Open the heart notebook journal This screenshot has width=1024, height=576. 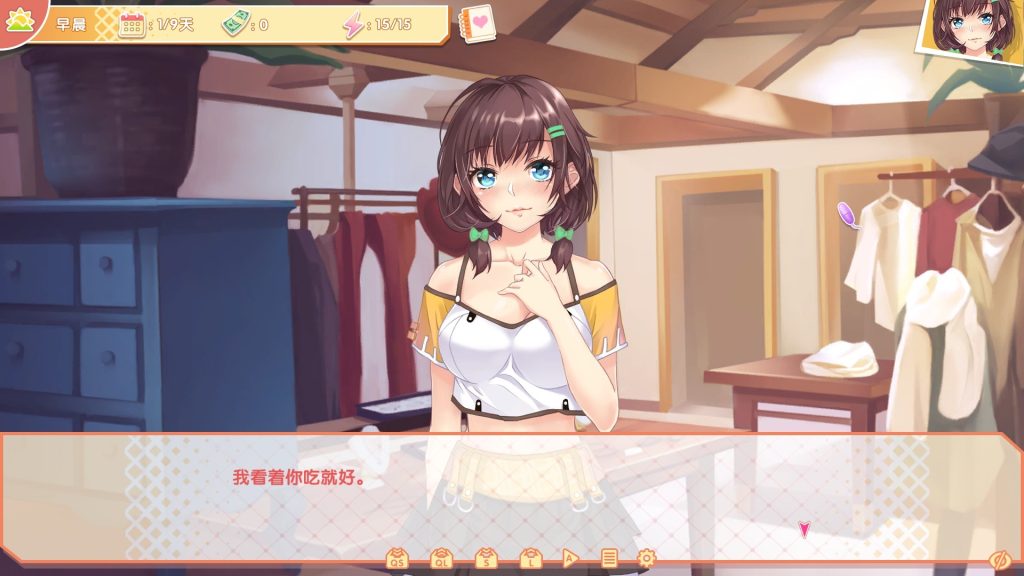478,23
